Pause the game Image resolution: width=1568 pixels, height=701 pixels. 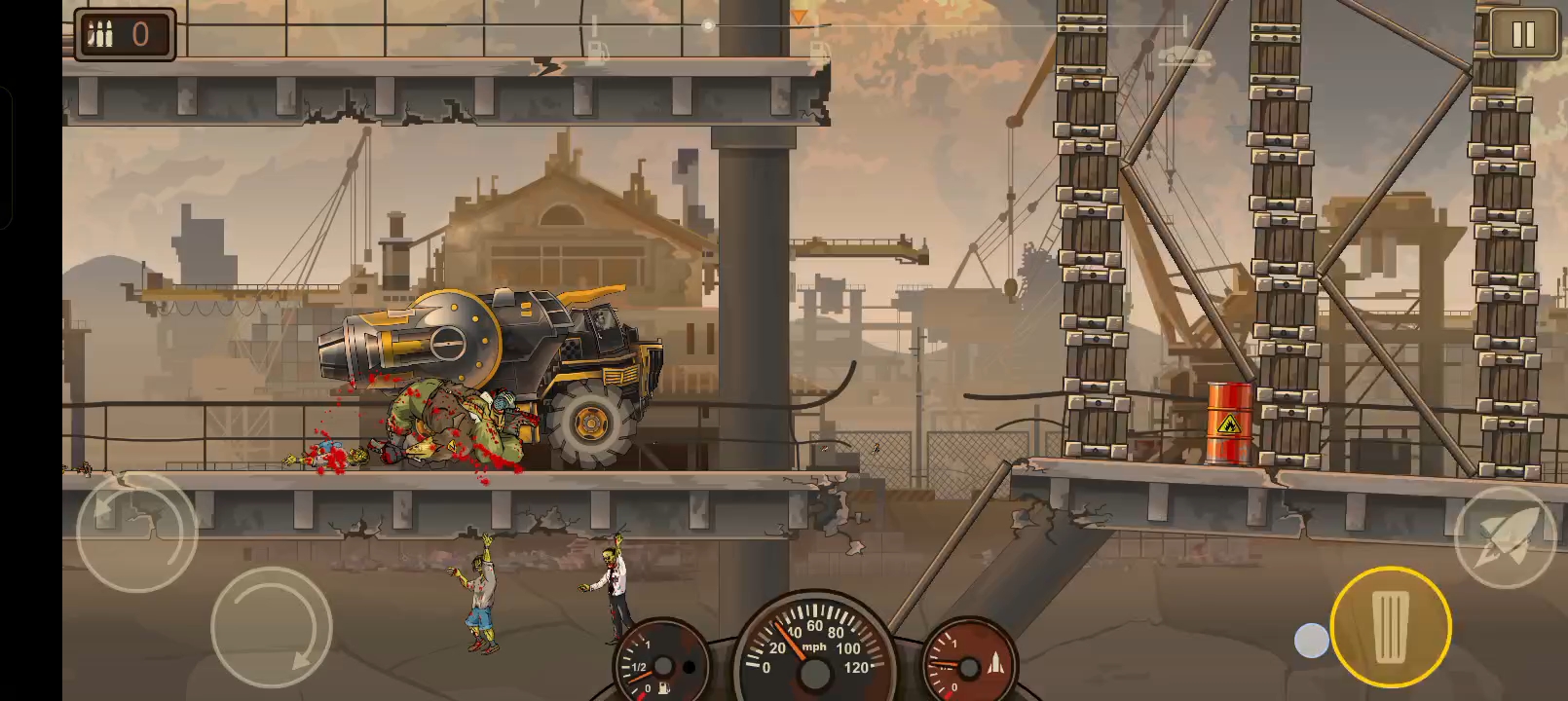pyautogui.click(x=1522, y=35)
